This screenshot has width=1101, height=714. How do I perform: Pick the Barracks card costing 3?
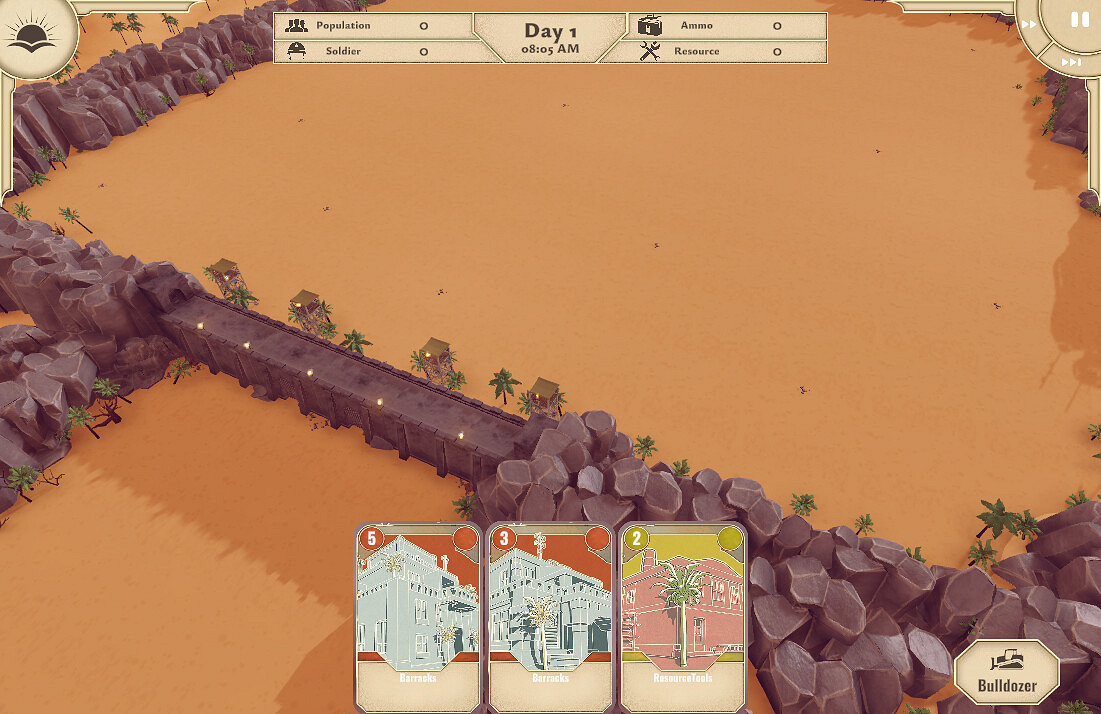click(550, 615)
